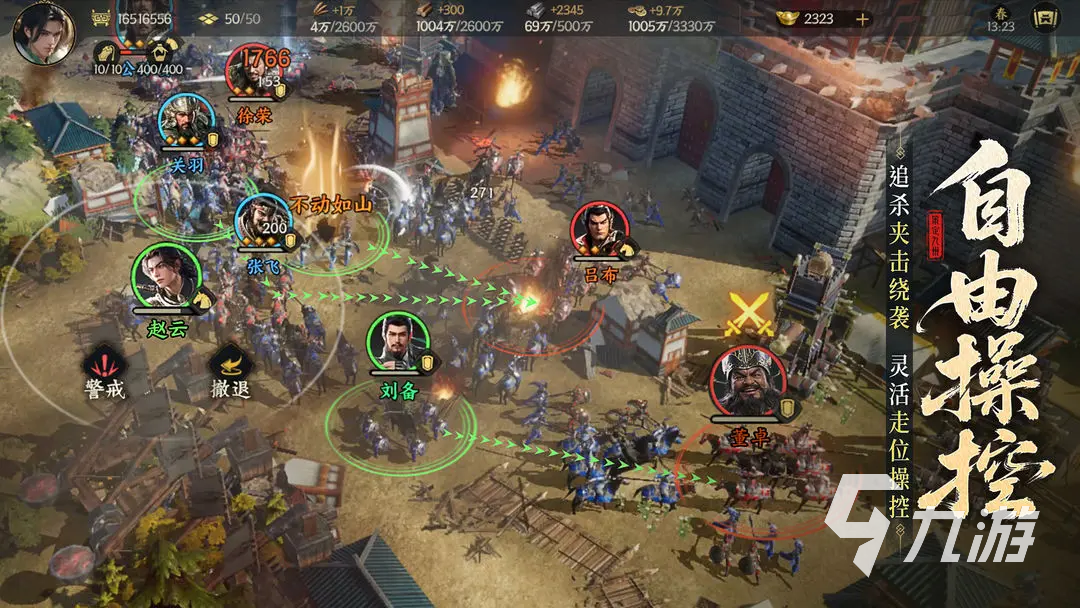Select Zhang Fei (张飞) hero portrait
This screenshot has width=1080, height=608.
(x=261, y=220)
